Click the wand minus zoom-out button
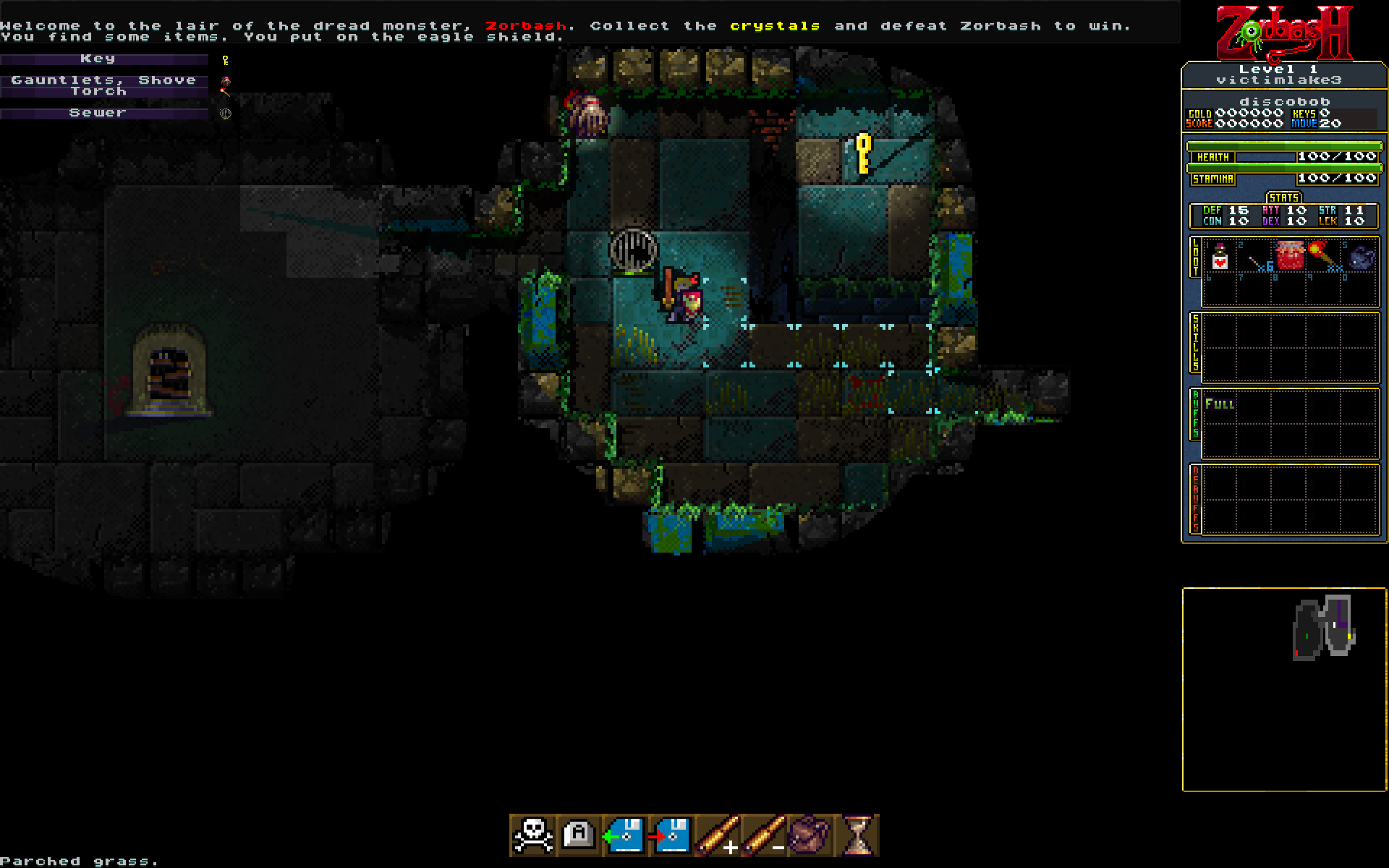Viewport: 1389px width, 868px height. [763, 835]
